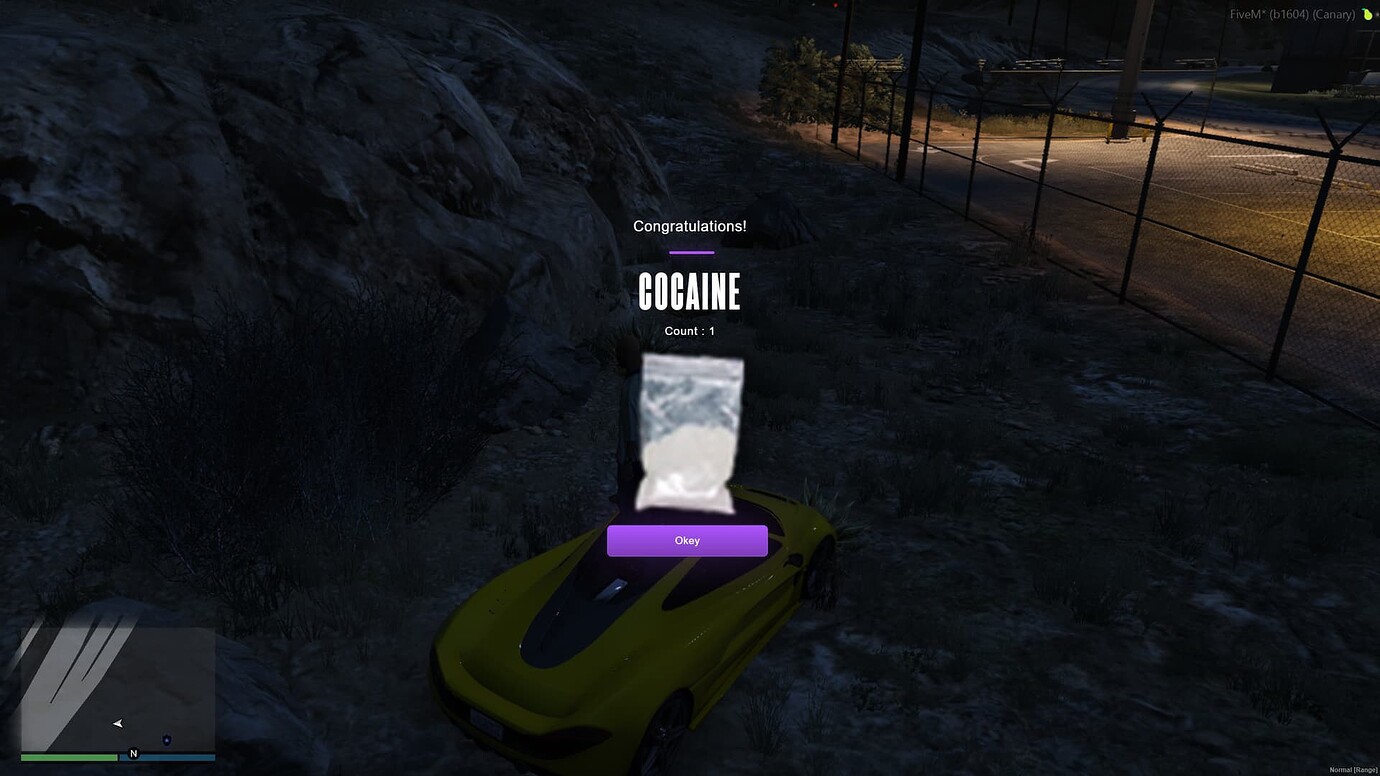
Task: Click the purple divider under Congratulations
Action: [690, 252]
